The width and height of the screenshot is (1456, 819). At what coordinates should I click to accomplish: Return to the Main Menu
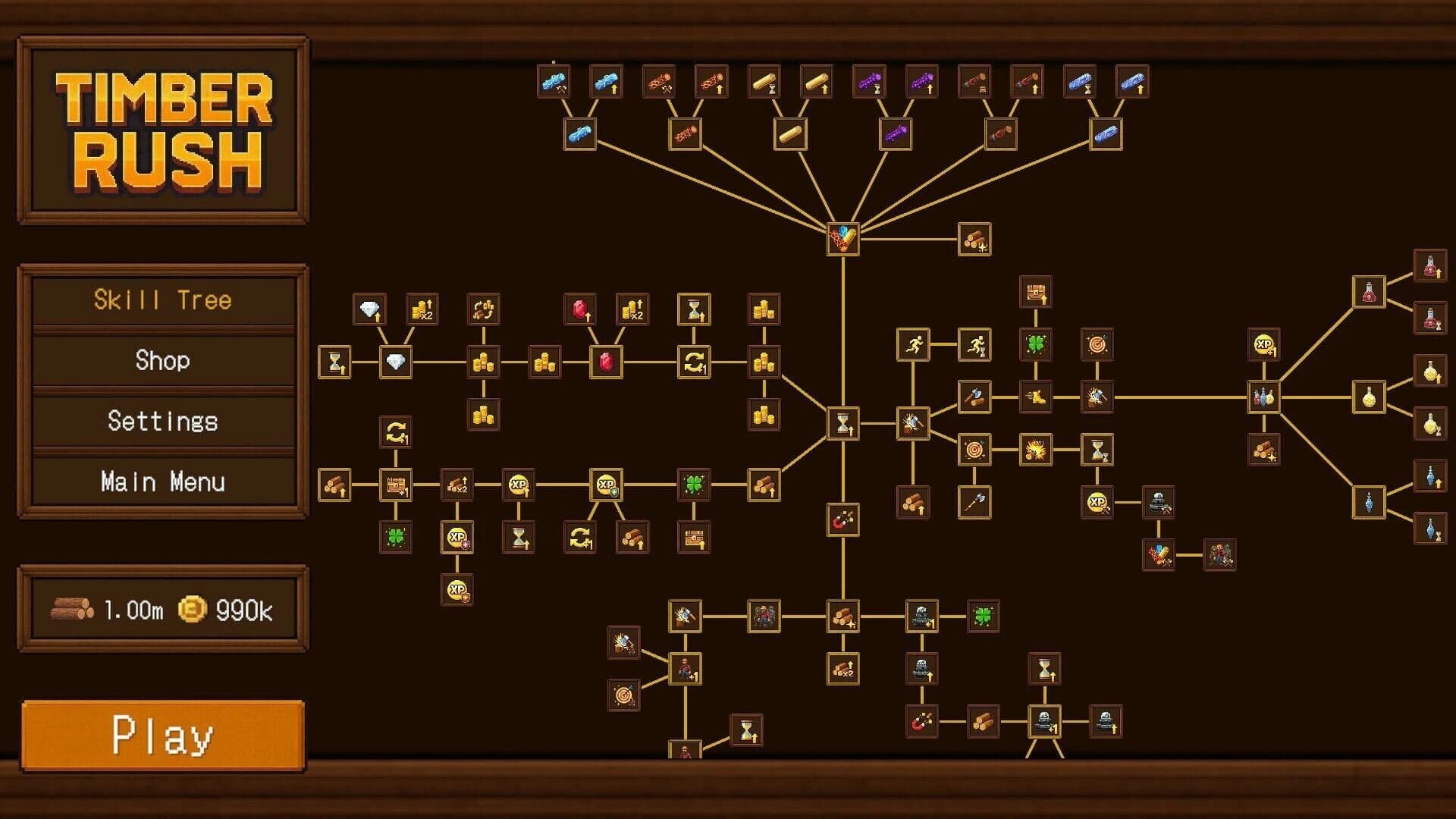tap(162, 481)
